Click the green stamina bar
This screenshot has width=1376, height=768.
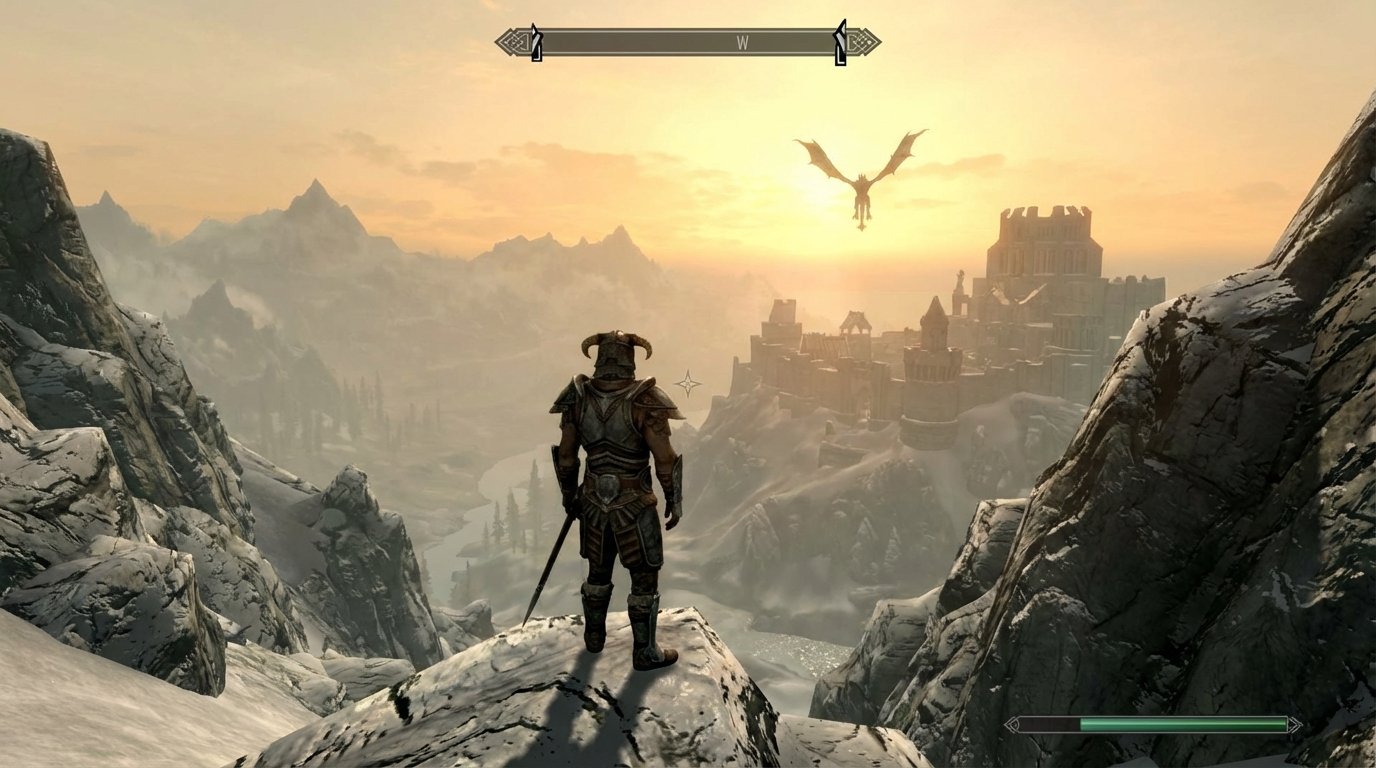pos(1180,723)
